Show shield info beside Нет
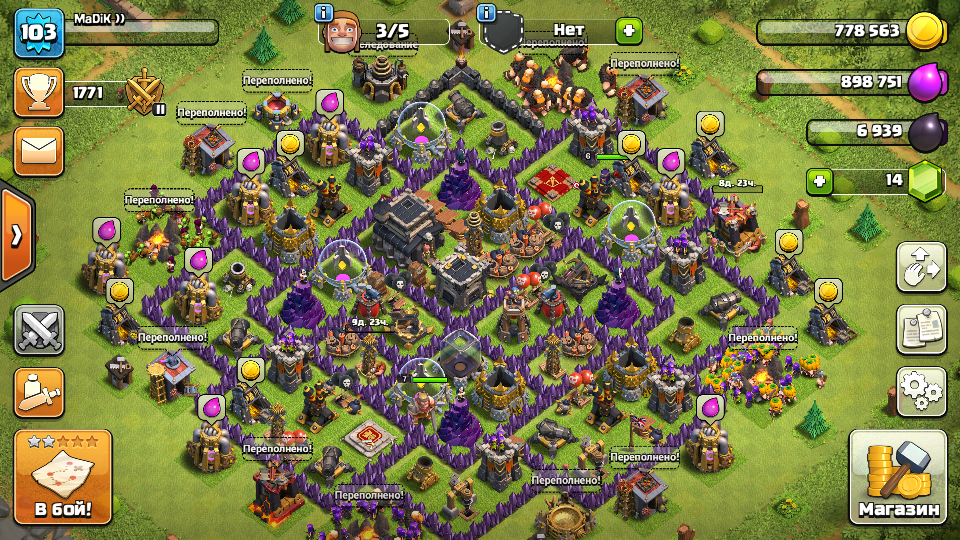Viewport: 960px width, 540px height. click(487, 13)
